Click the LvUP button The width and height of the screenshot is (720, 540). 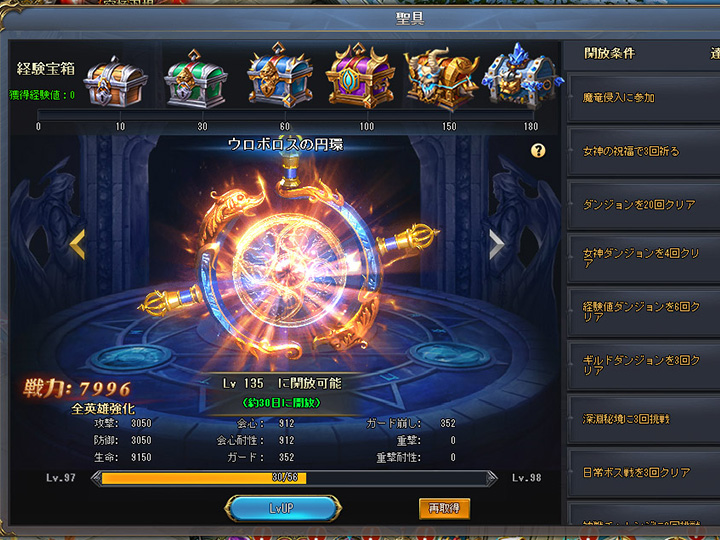click(281, 509)
